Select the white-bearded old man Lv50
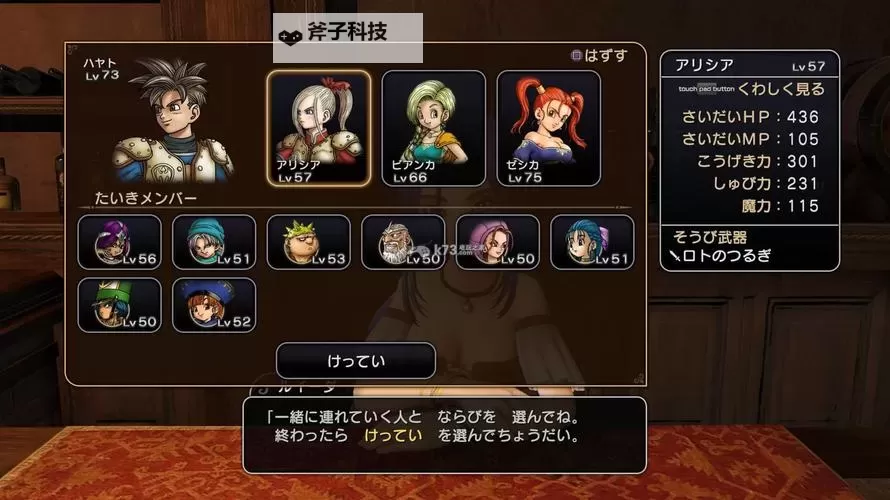Viewport: 890px width, 500px height. (x=403, y=242)
